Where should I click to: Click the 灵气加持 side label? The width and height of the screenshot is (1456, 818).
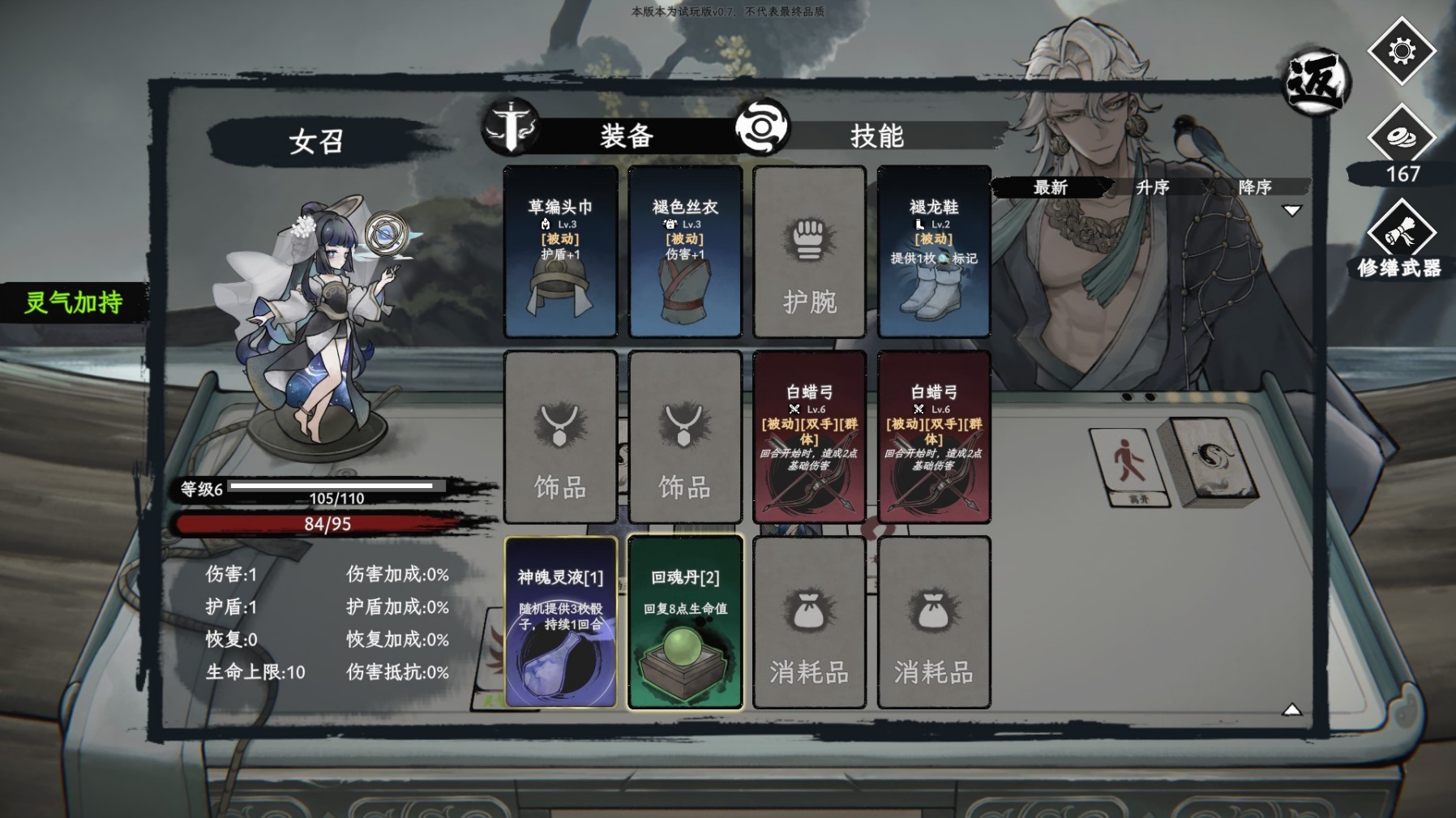(x=73, y=302)
